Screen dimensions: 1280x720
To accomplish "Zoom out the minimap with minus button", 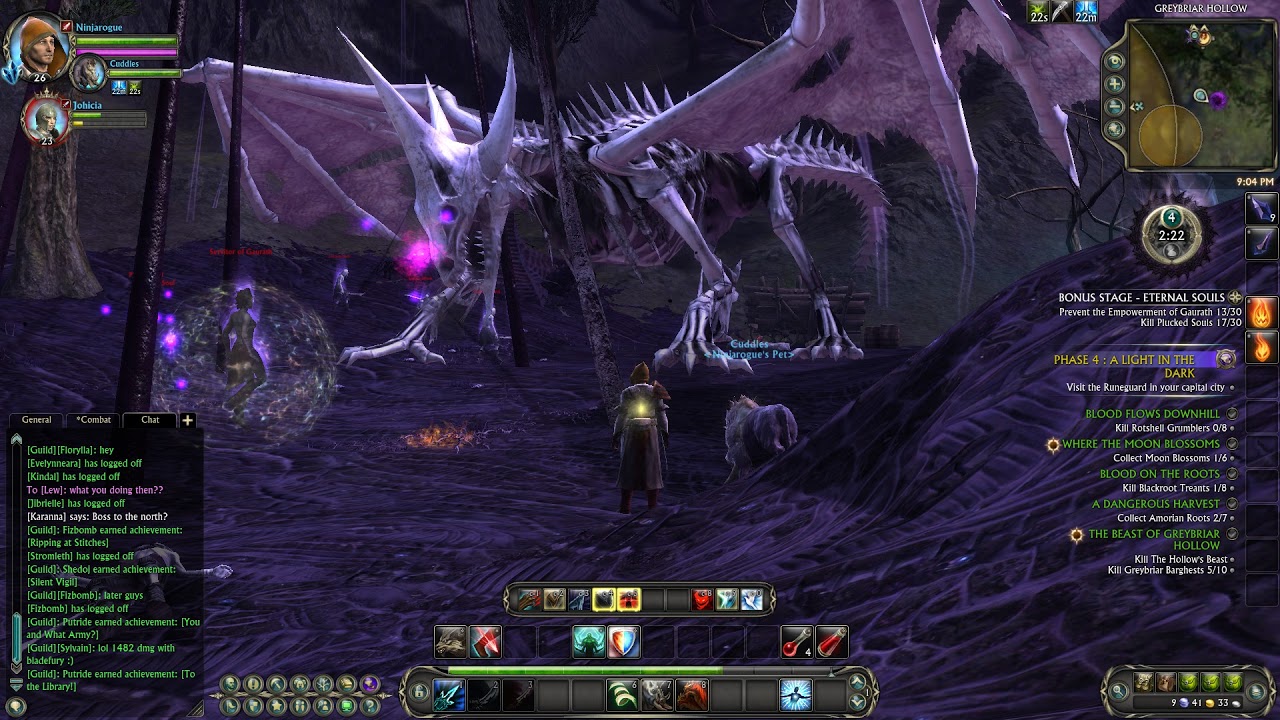I will (x=1115, y=106).
